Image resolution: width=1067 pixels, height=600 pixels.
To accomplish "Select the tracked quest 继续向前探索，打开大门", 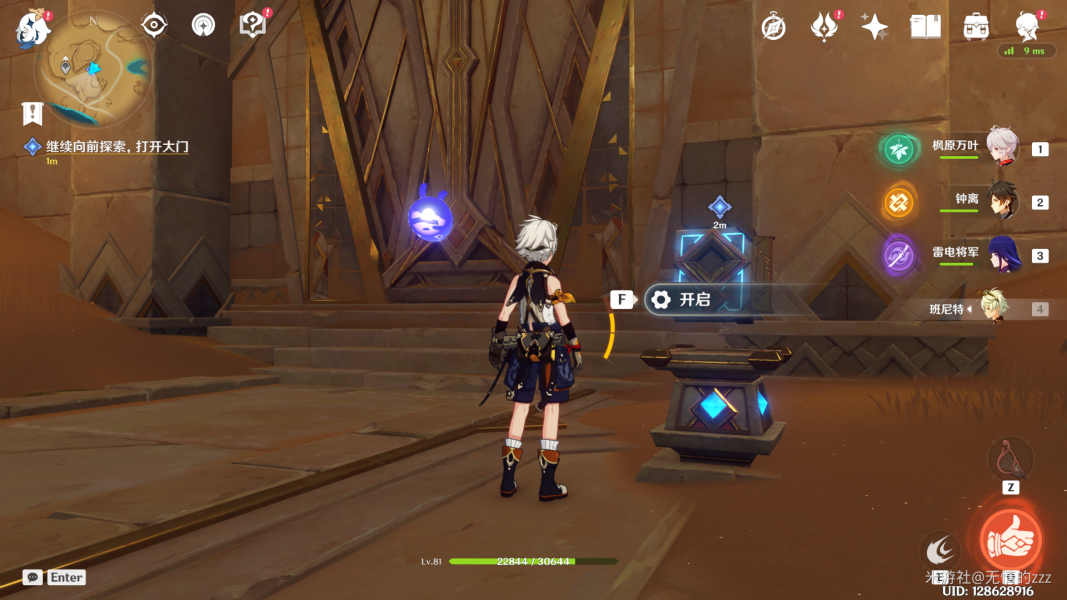I will pyautogui.click(x=117, y=147).
